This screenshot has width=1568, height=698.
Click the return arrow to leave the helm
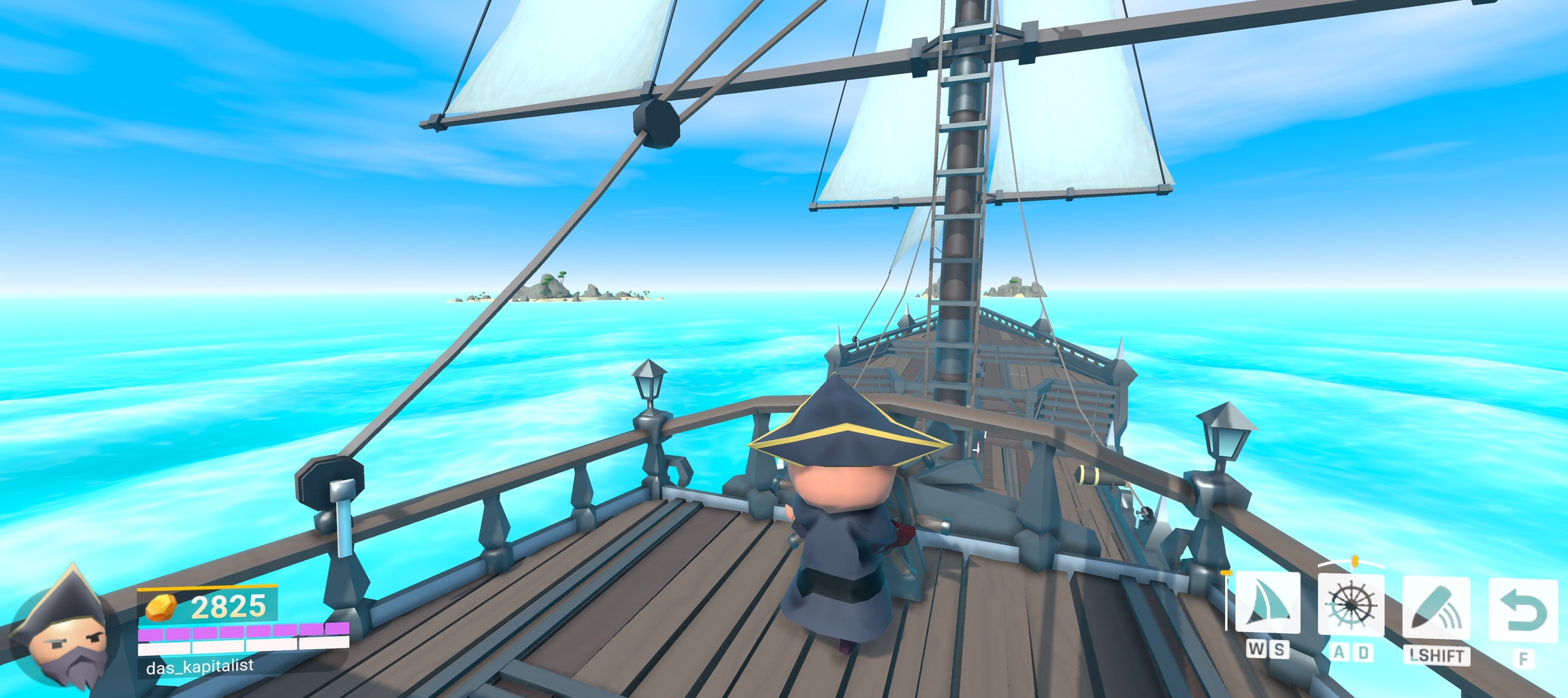(x=1522, y=610)
